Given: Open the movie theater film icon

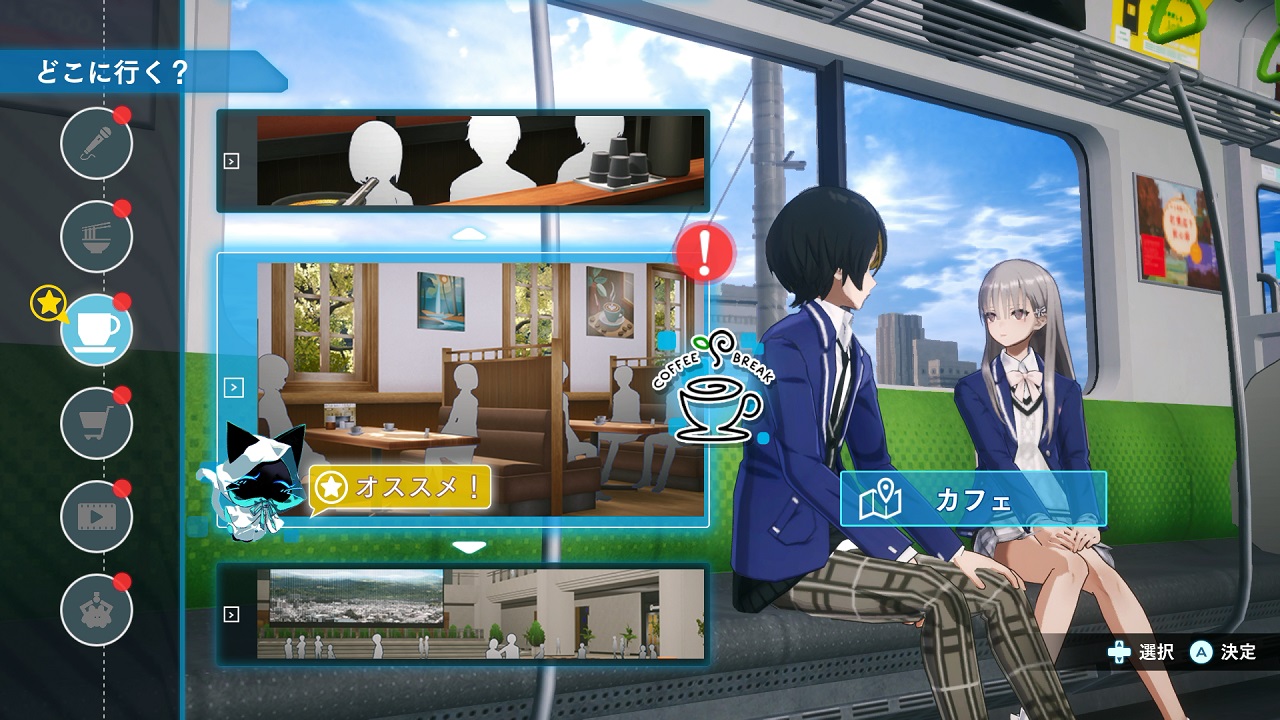Looking at the screenshot, I should pyautogui.click(x=96, y=516).
